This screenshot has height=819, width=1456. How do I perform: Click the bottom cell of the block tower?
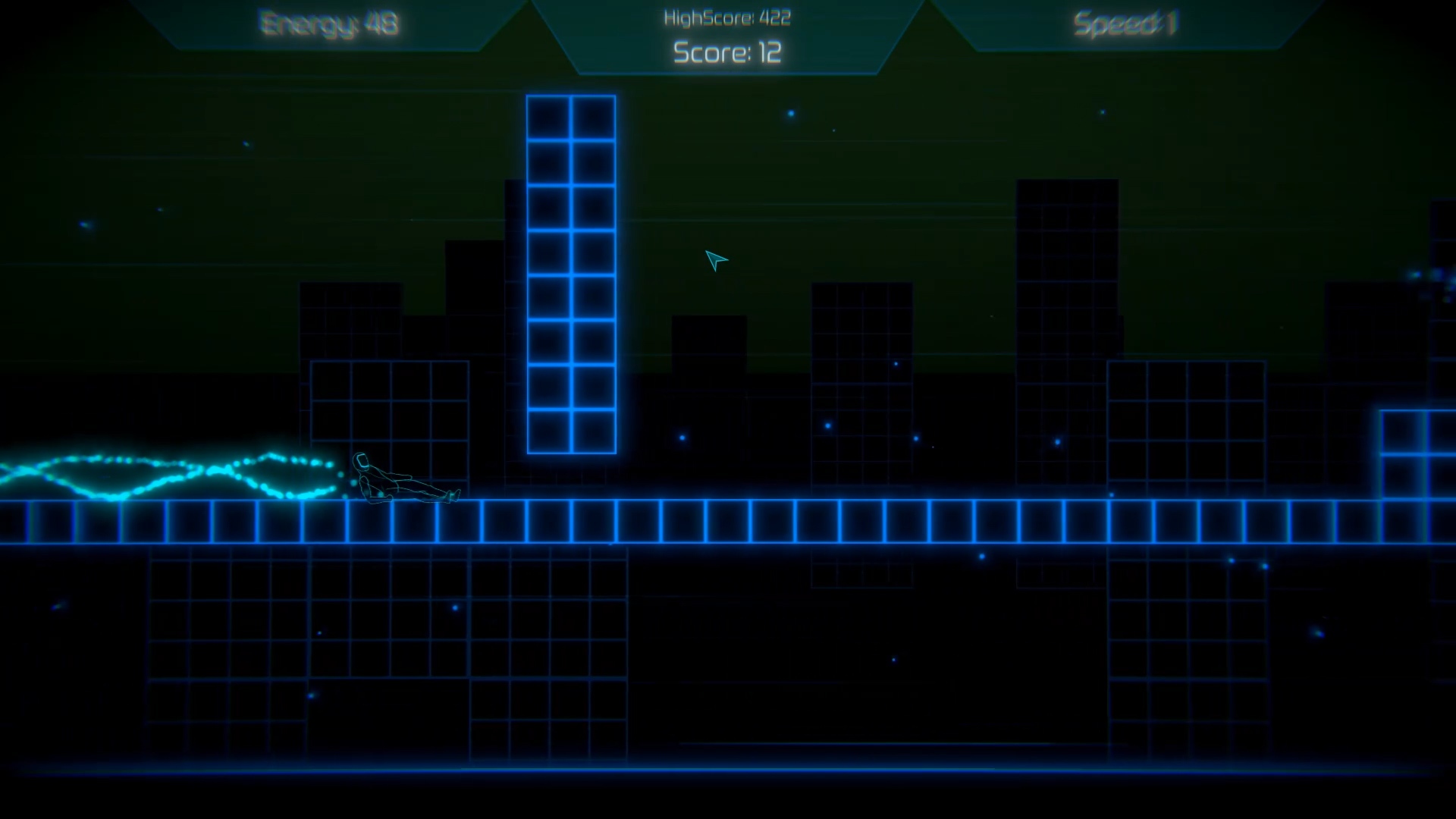coord(571,432)
